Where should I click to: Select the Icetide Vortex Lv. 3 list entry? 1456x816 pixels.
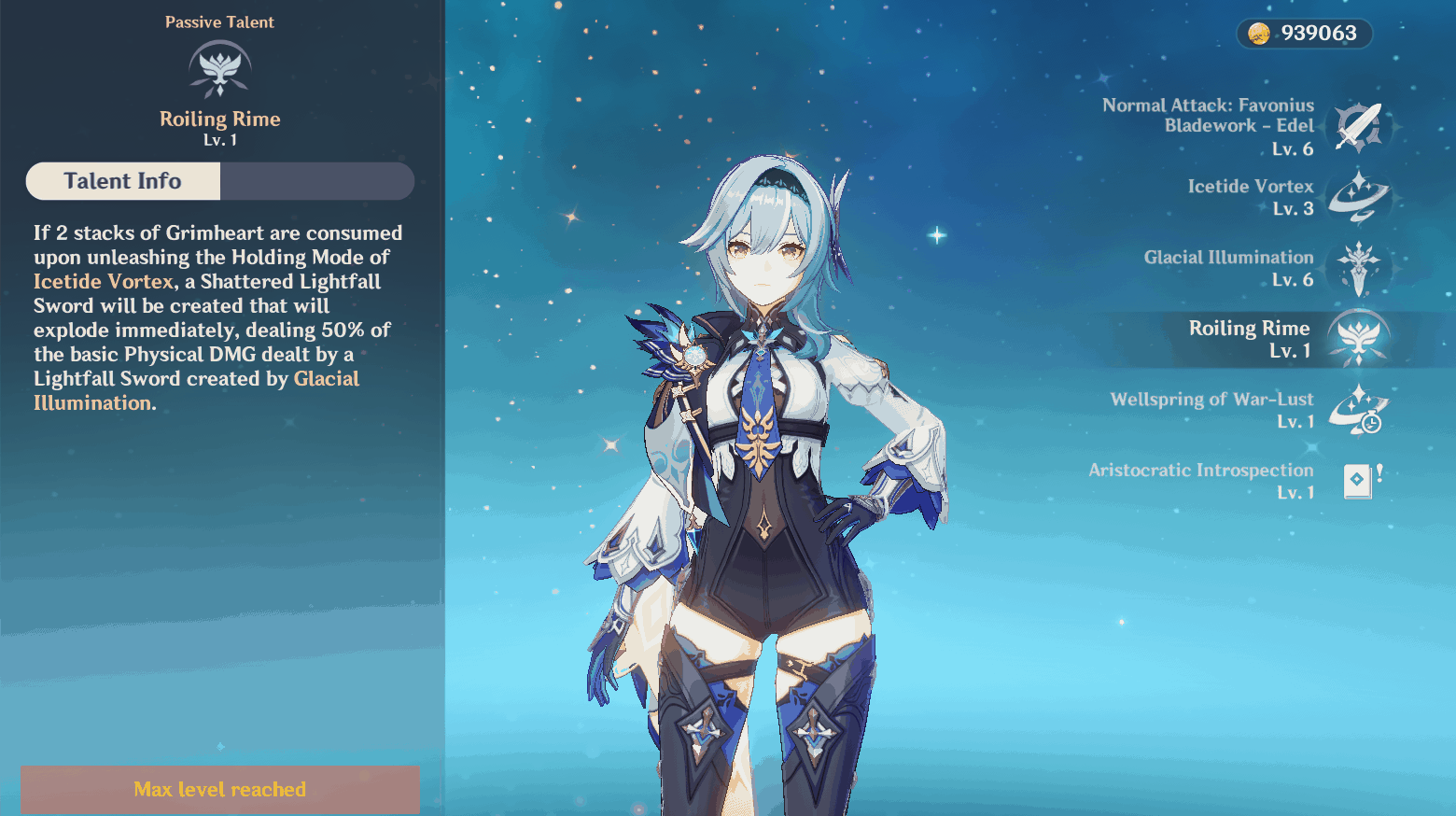coord(1250,197)
